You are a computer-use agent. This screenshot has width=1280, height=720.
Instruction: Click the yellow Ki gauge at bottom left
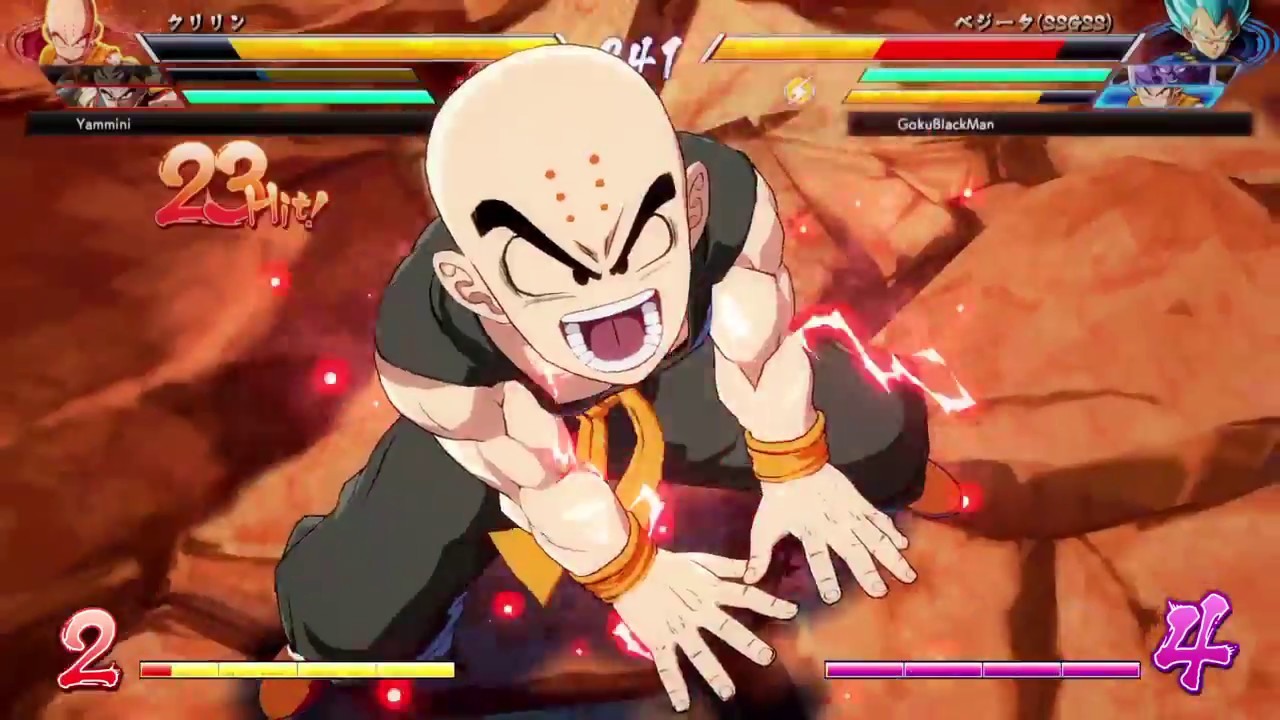coord(295,670)
